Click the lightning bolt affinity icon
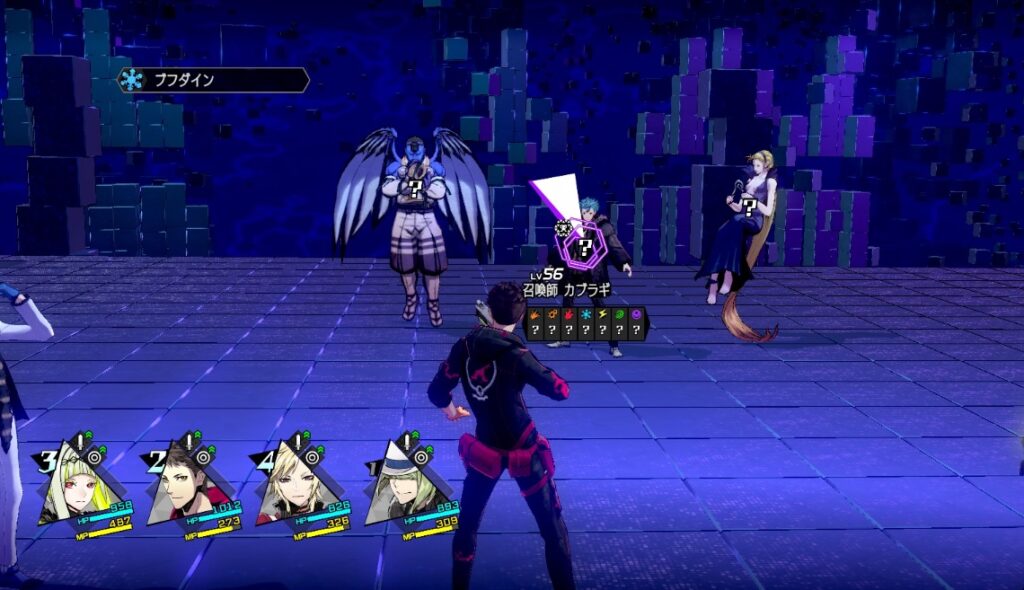The height and width of the screenshot is (590, 1024). pyautogui.click(x=602, y=314)
